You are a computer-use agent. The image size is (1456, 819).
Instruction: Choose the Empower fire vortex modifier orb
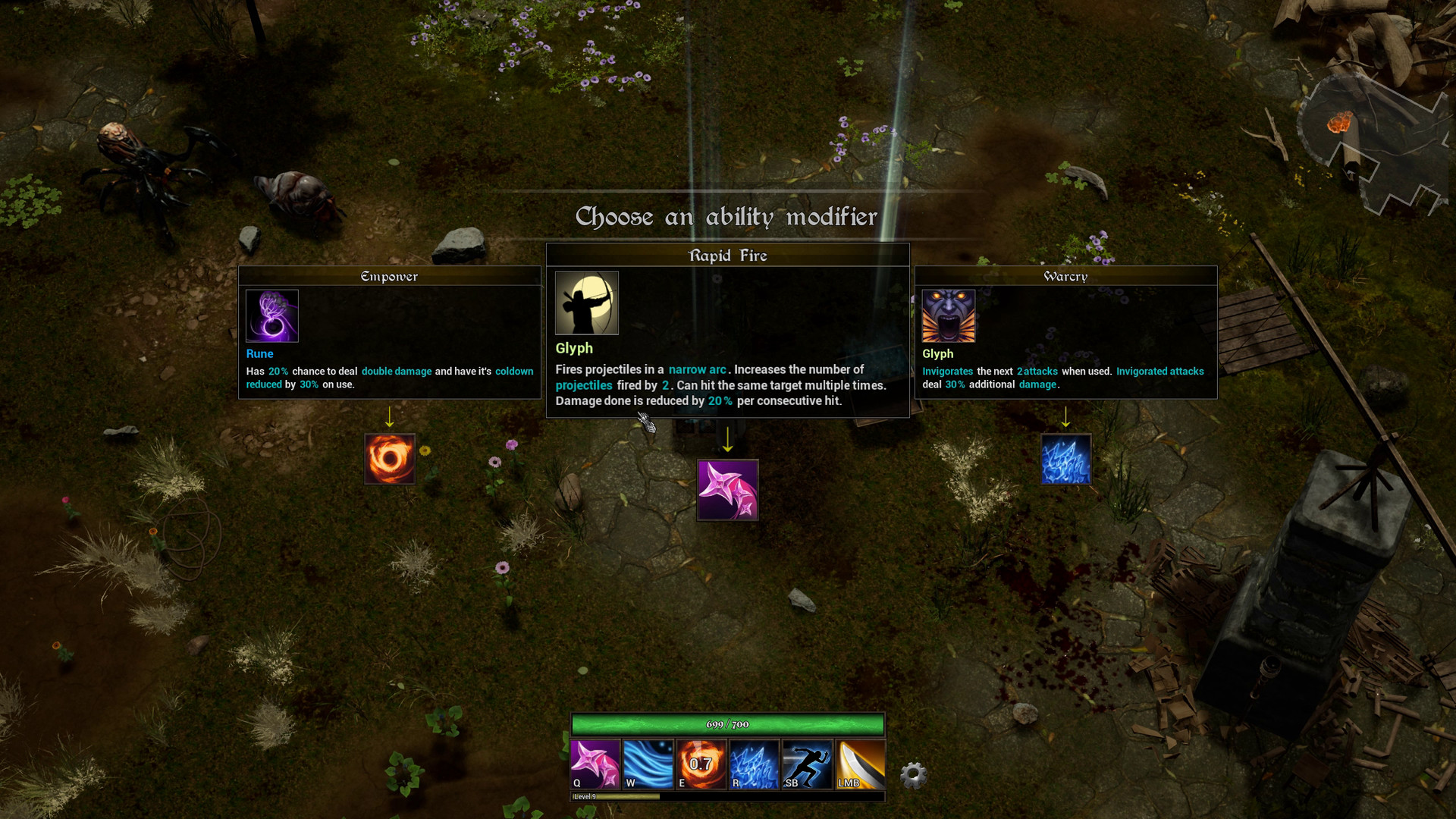(x=390, y=459)
